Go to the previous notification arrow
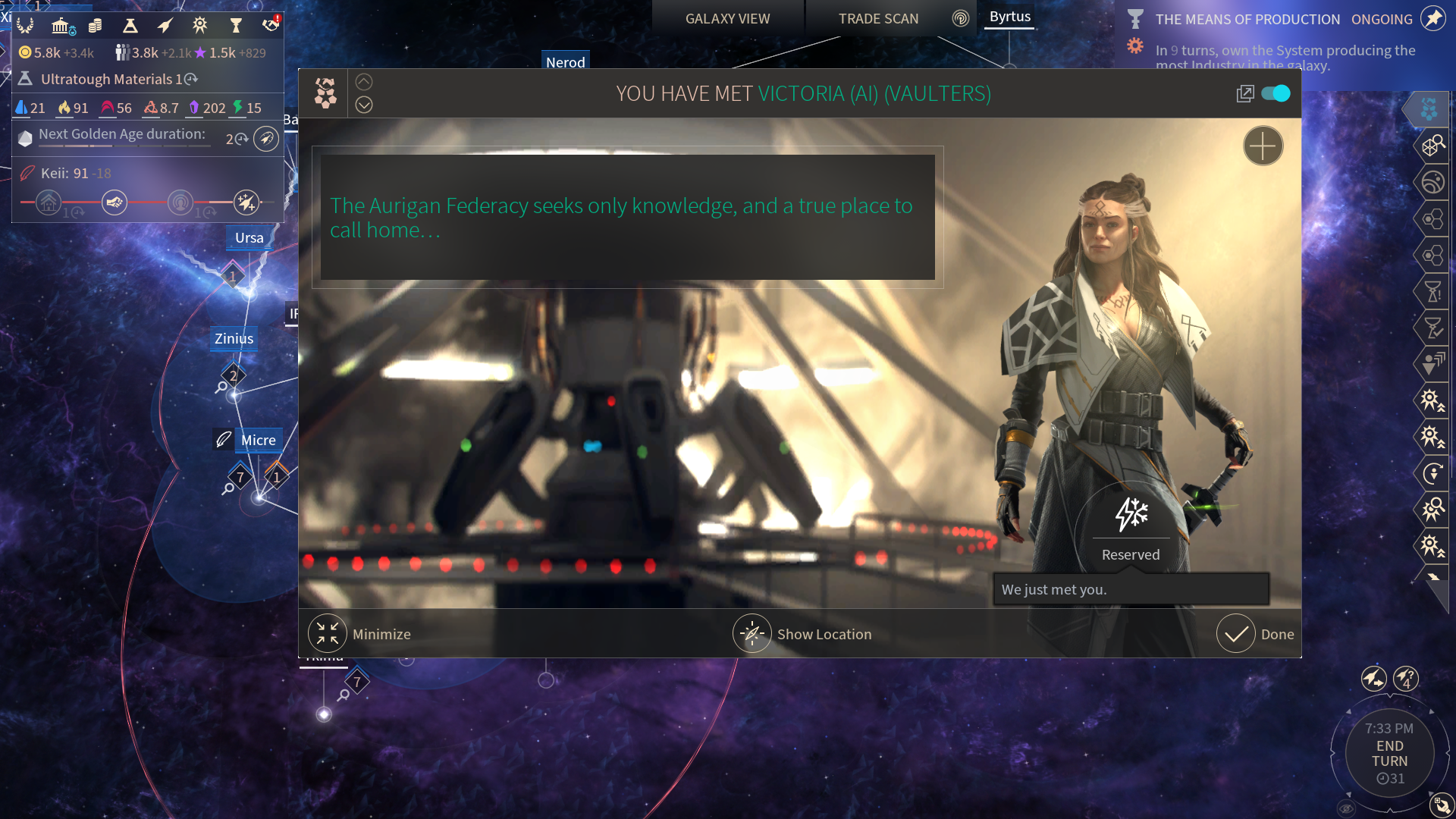 (x=364, y=82)
